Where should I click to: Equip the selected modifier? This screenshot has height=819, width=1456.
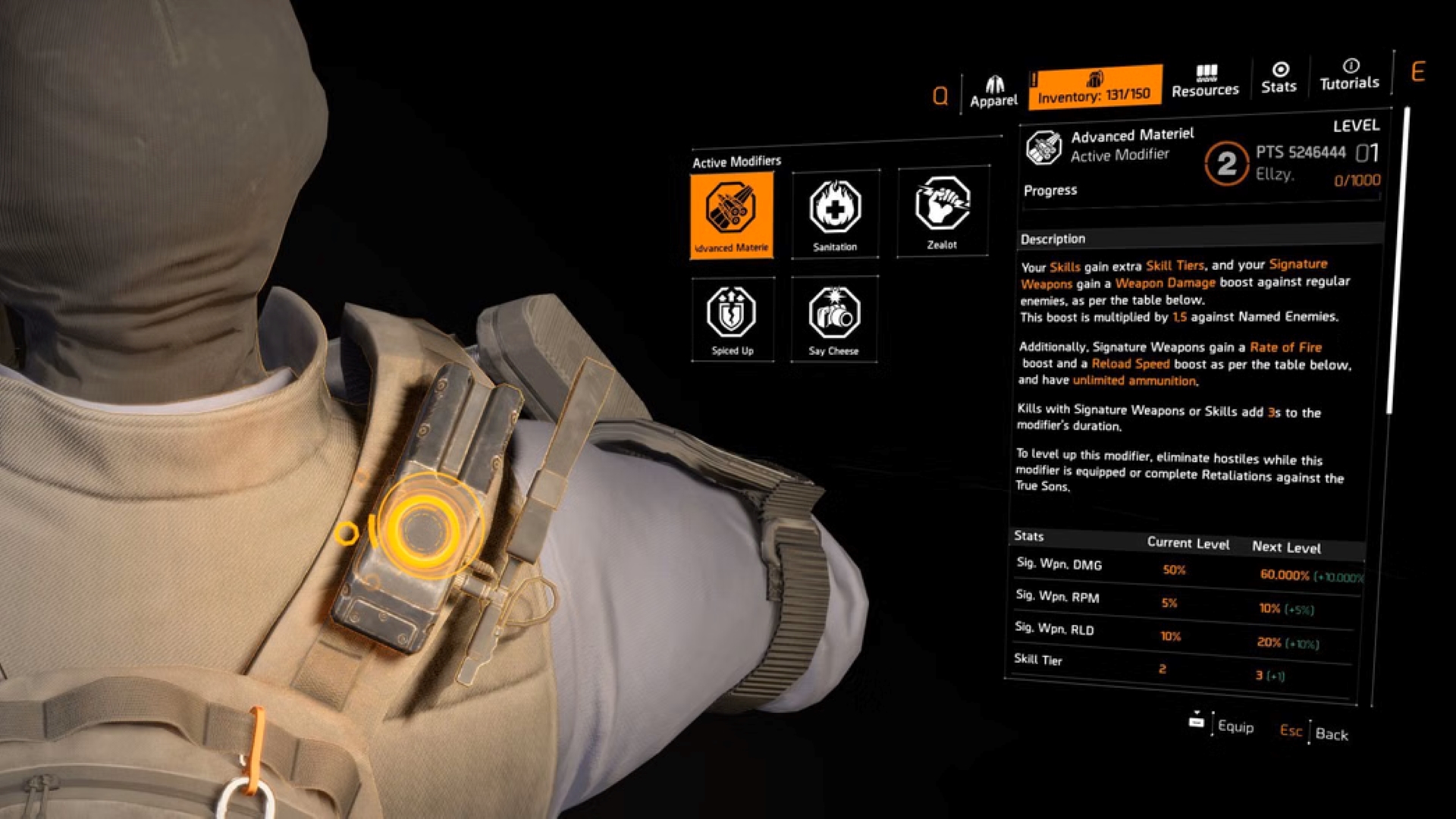[x=1222, y=726]
